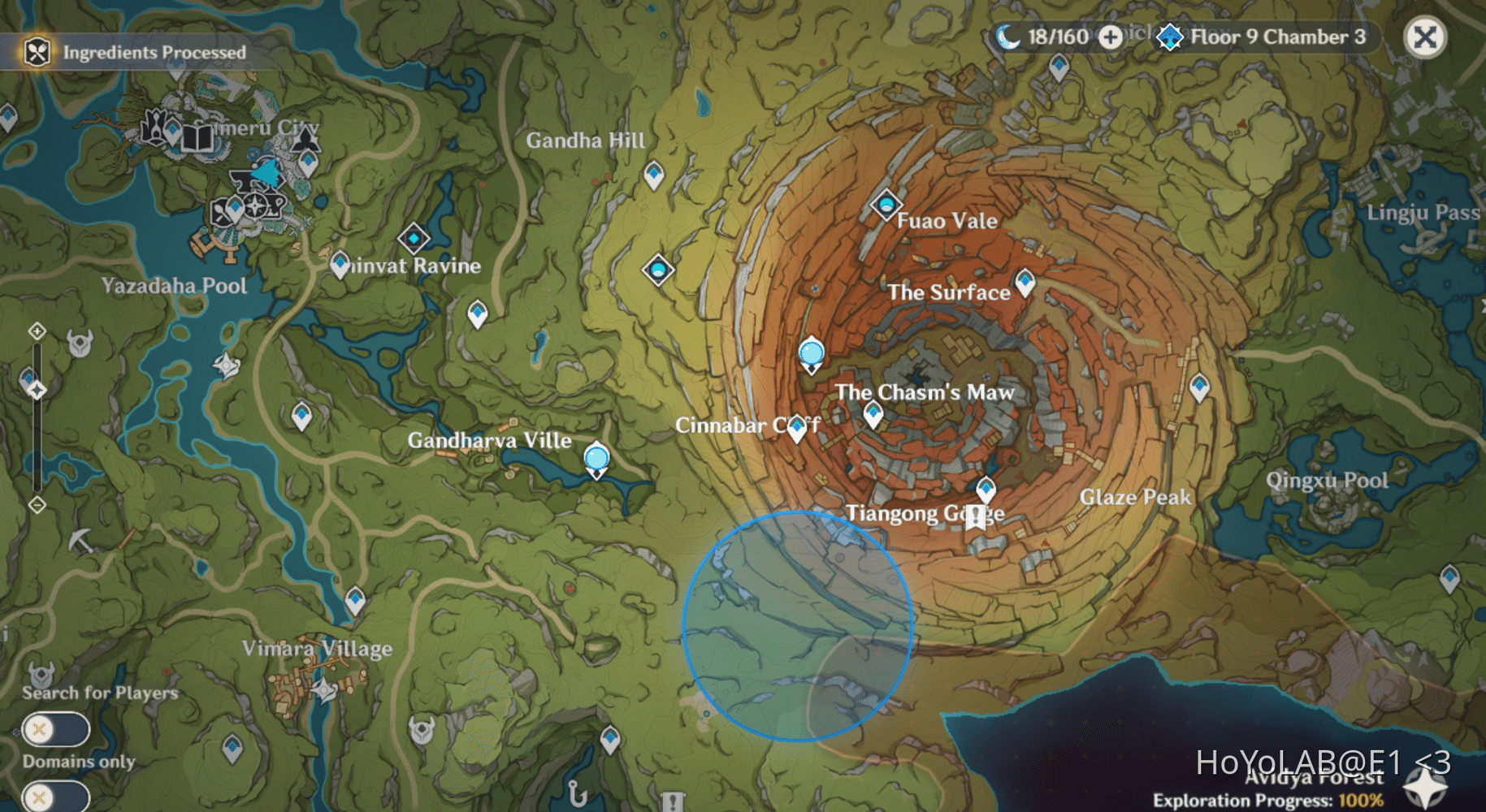Click the map zoom slider handle
The height and width of the screenshot is (812, 1486).
point(36,390)
